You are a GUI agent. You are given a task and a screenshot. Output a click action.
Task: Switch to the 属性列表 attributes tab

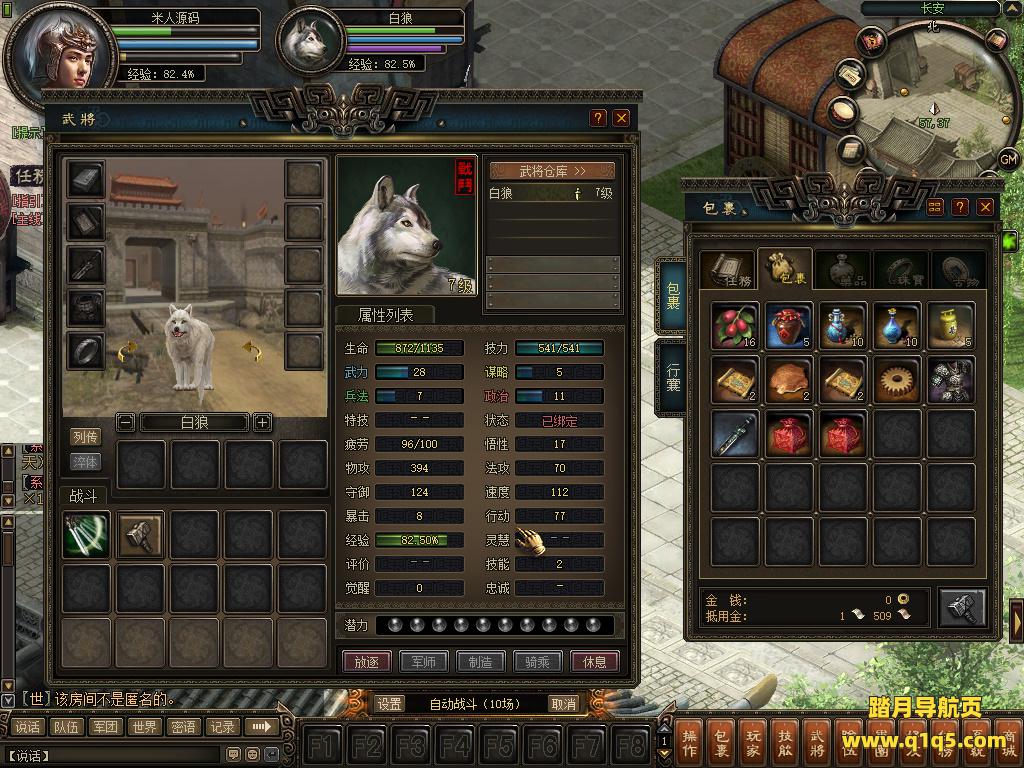click(x=385, y=315)
